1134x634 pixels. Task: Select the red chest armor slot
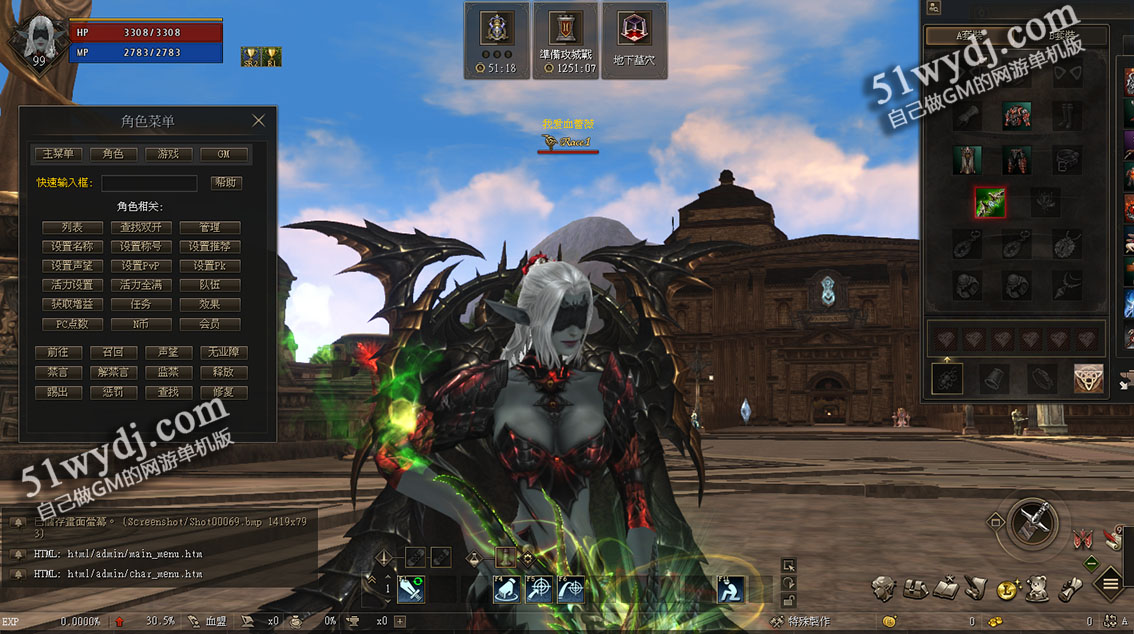(x=1017, y=116)
